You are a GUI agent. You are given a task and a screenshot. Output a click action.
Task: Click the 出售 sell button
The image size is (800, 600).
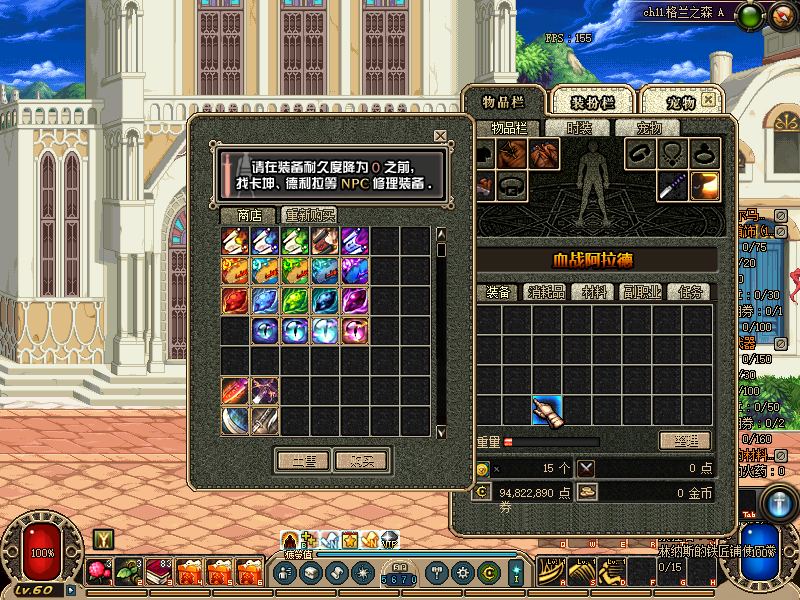tap(303, 461)
